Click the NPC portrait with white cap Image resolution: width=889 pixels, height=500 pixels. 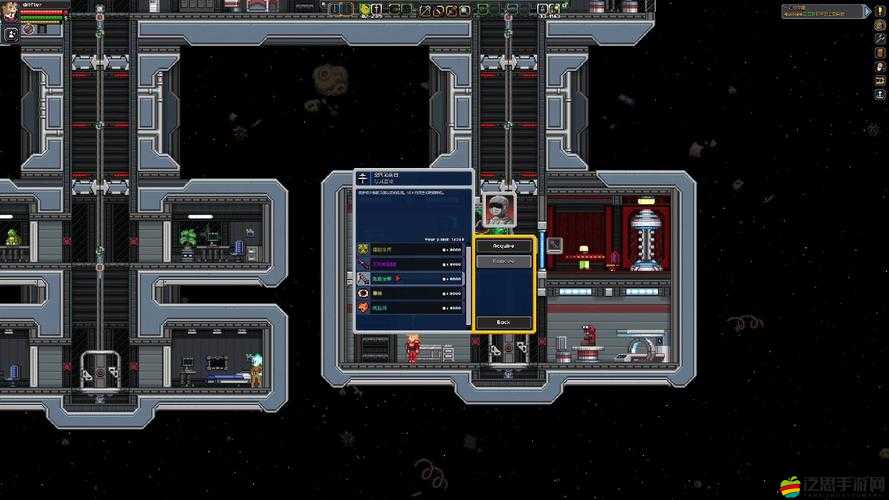(499, 208)
